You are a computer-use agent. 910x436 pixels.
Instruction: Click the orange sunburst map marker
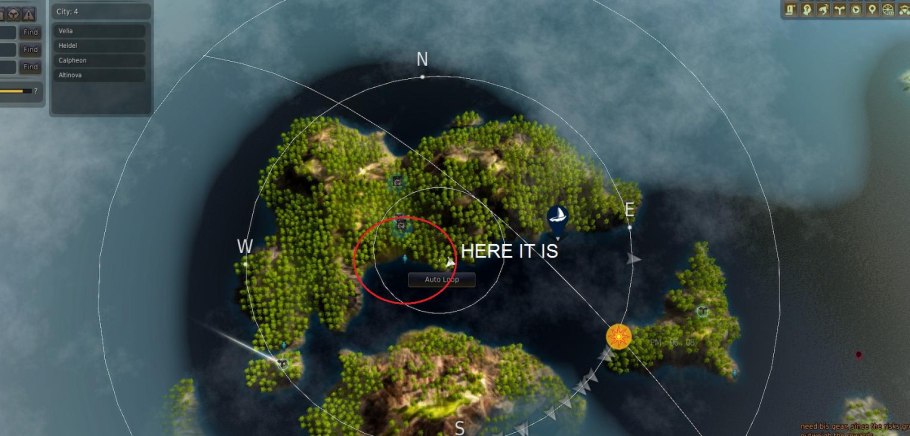pos(619,336)
